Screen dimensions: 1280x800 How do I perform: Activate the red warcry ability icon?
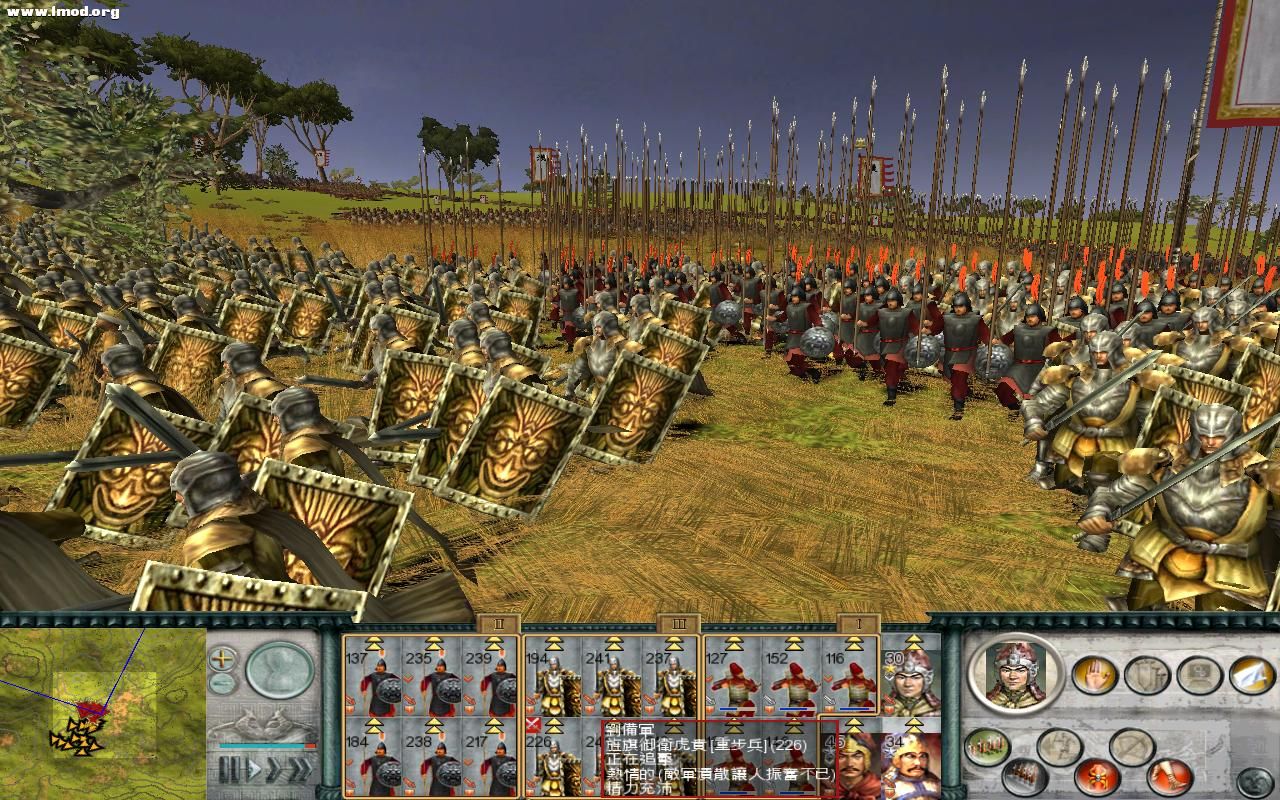coord(1097,778)
